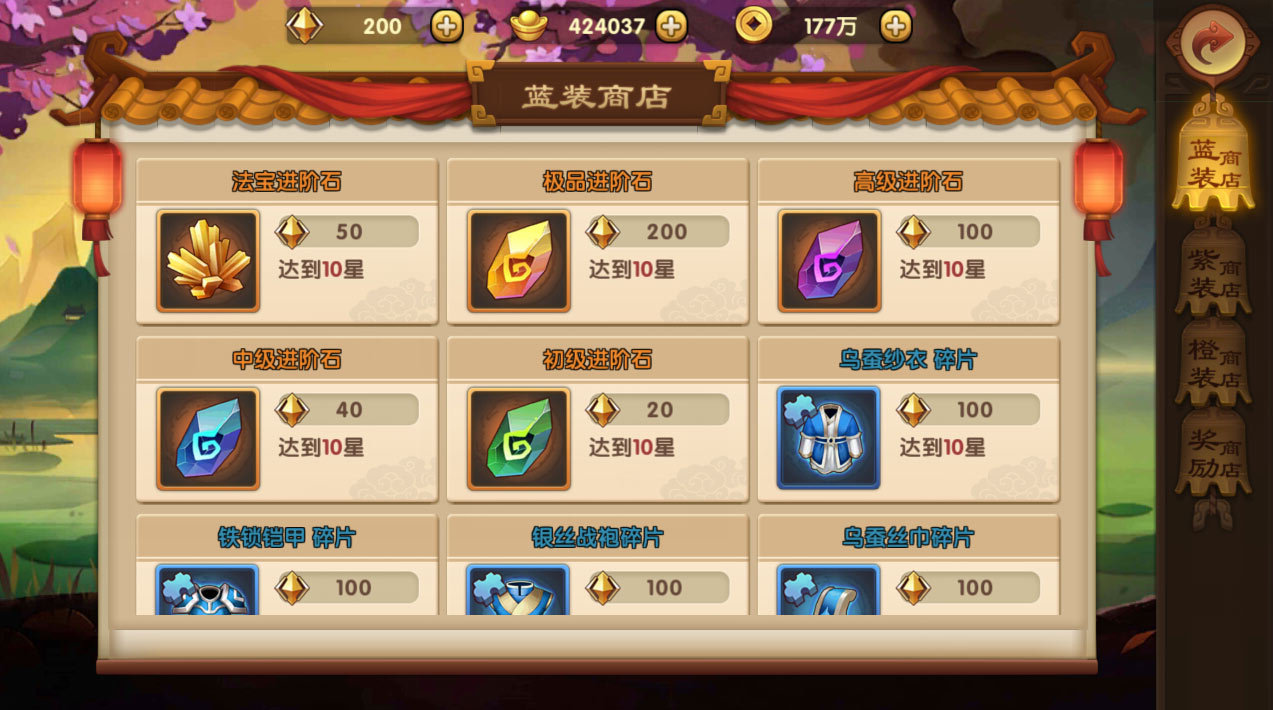Image resolution: width=1273 pixels, height=710 pixels.
Task: Select the 乌蚕纱衣 碎片 robe icon
Action: [x=829, y=439]
